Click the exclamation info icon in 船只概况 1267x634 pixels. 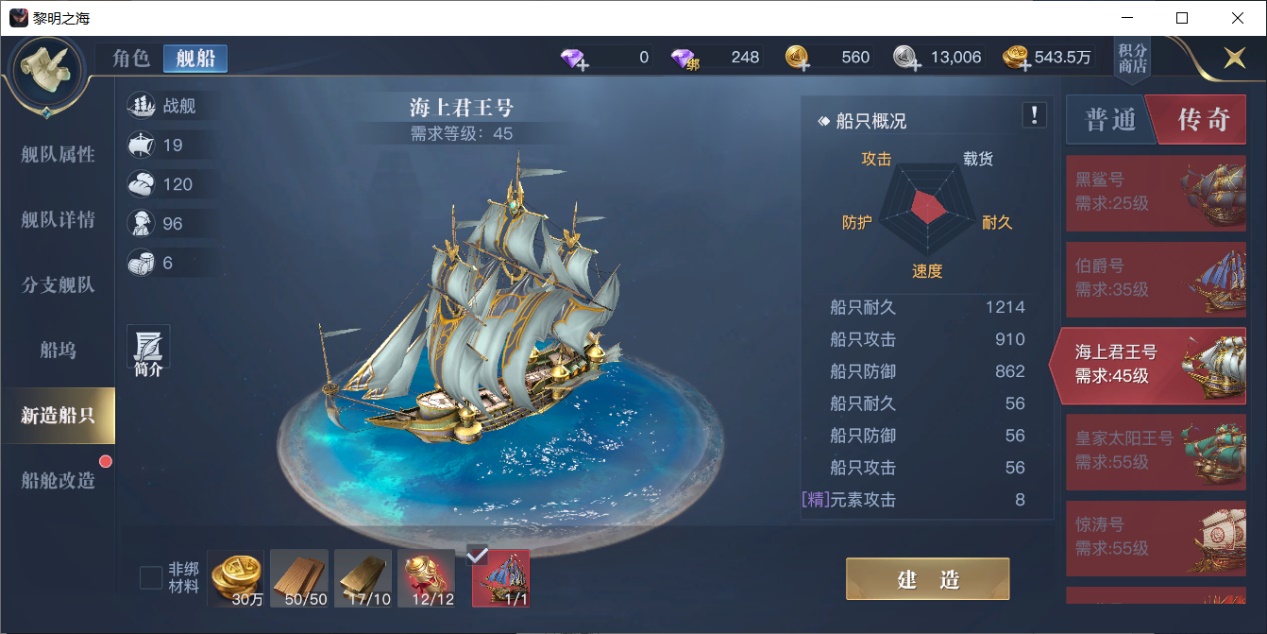tap(1034, 115)
